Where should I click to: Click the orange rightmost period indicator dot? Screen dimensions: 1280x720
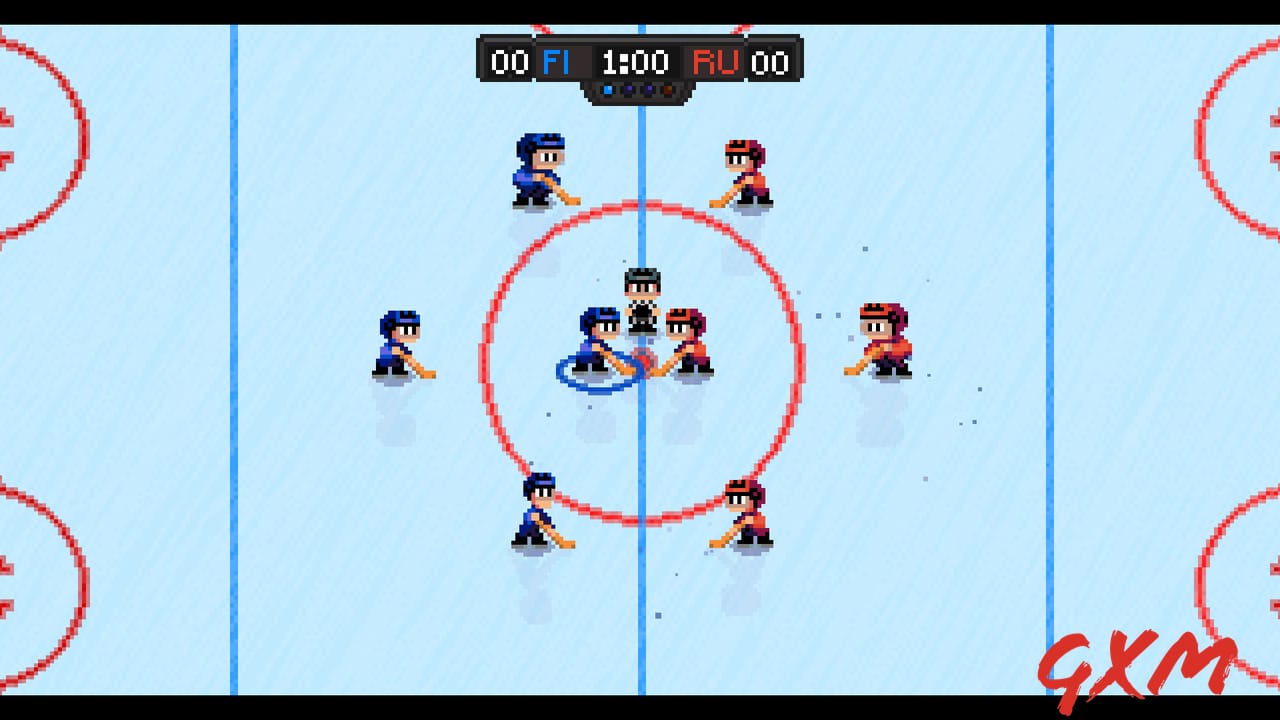[667, 90]
